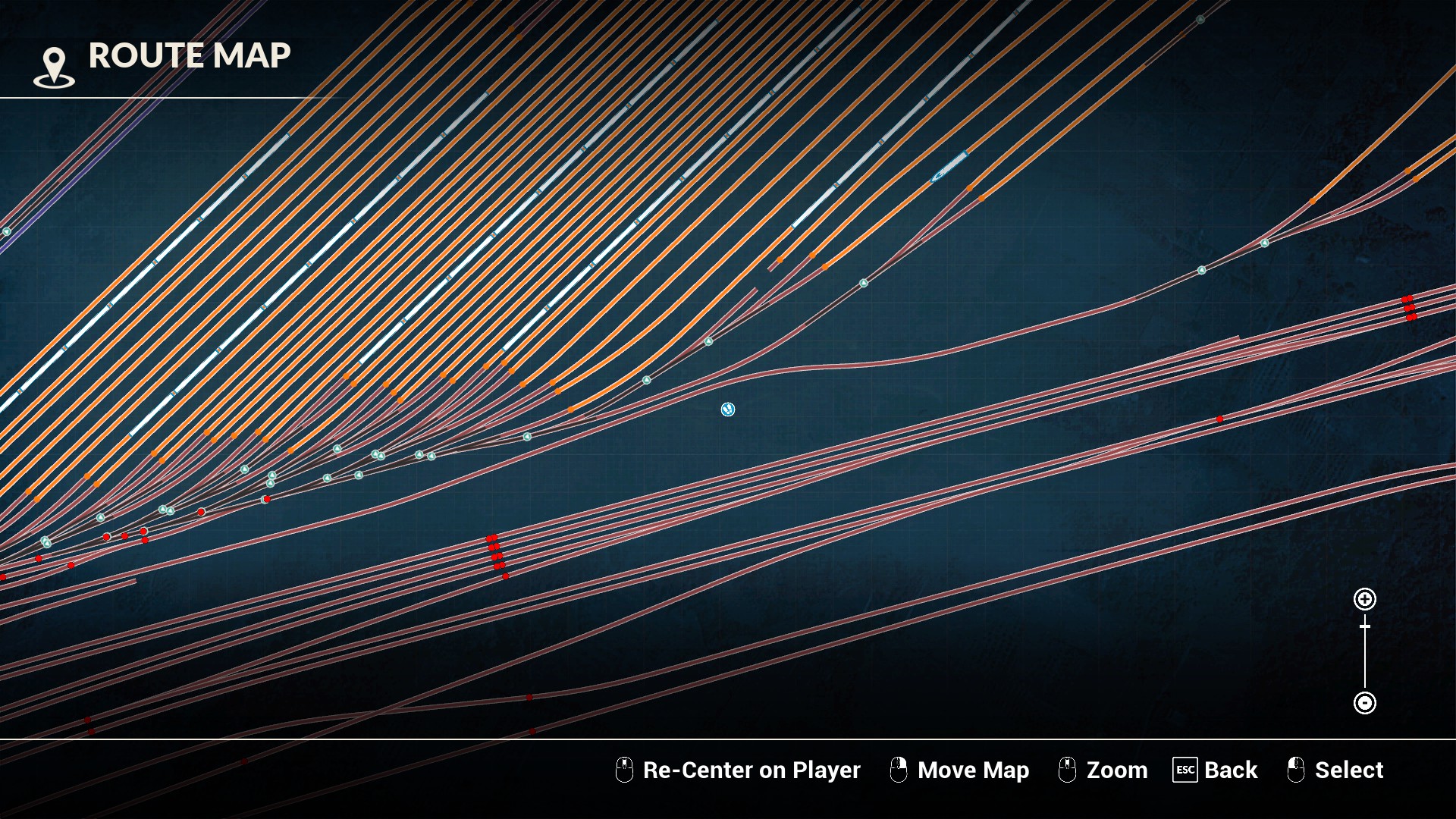This screenshot has width=1456, height=819.
Task: Click the map zoom-in plus button
Action: tap(1365, 599)
